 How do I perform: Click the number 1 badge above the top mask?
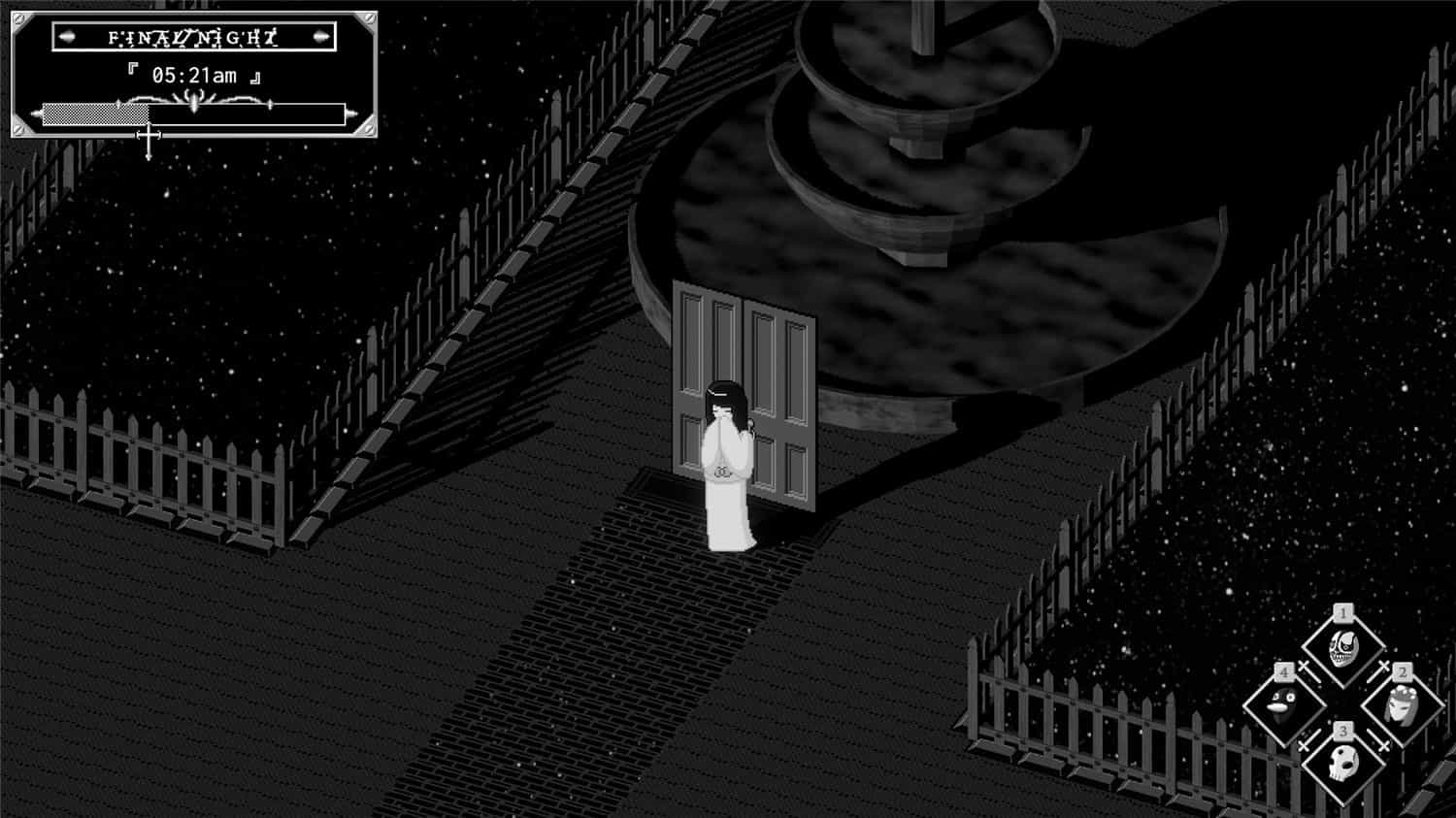pos(1342,611)
